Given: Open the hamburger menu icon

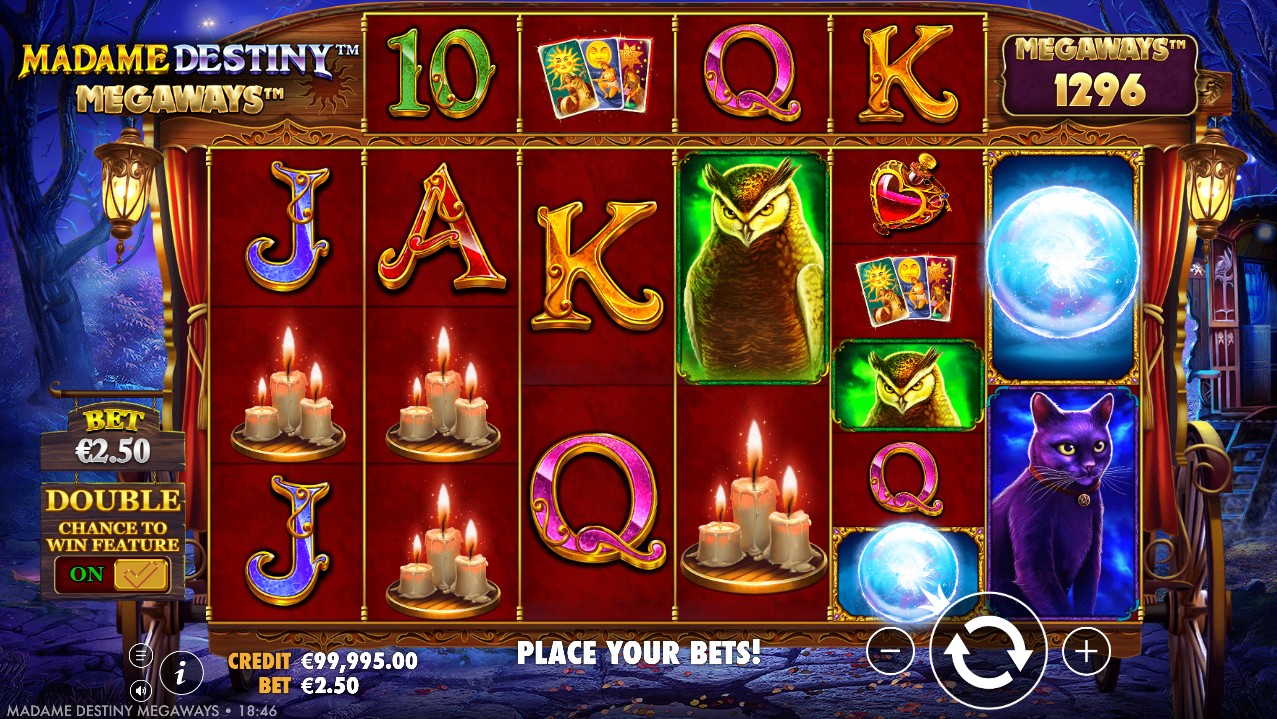Looking at the screenshot, I should [x=141, y=656].
